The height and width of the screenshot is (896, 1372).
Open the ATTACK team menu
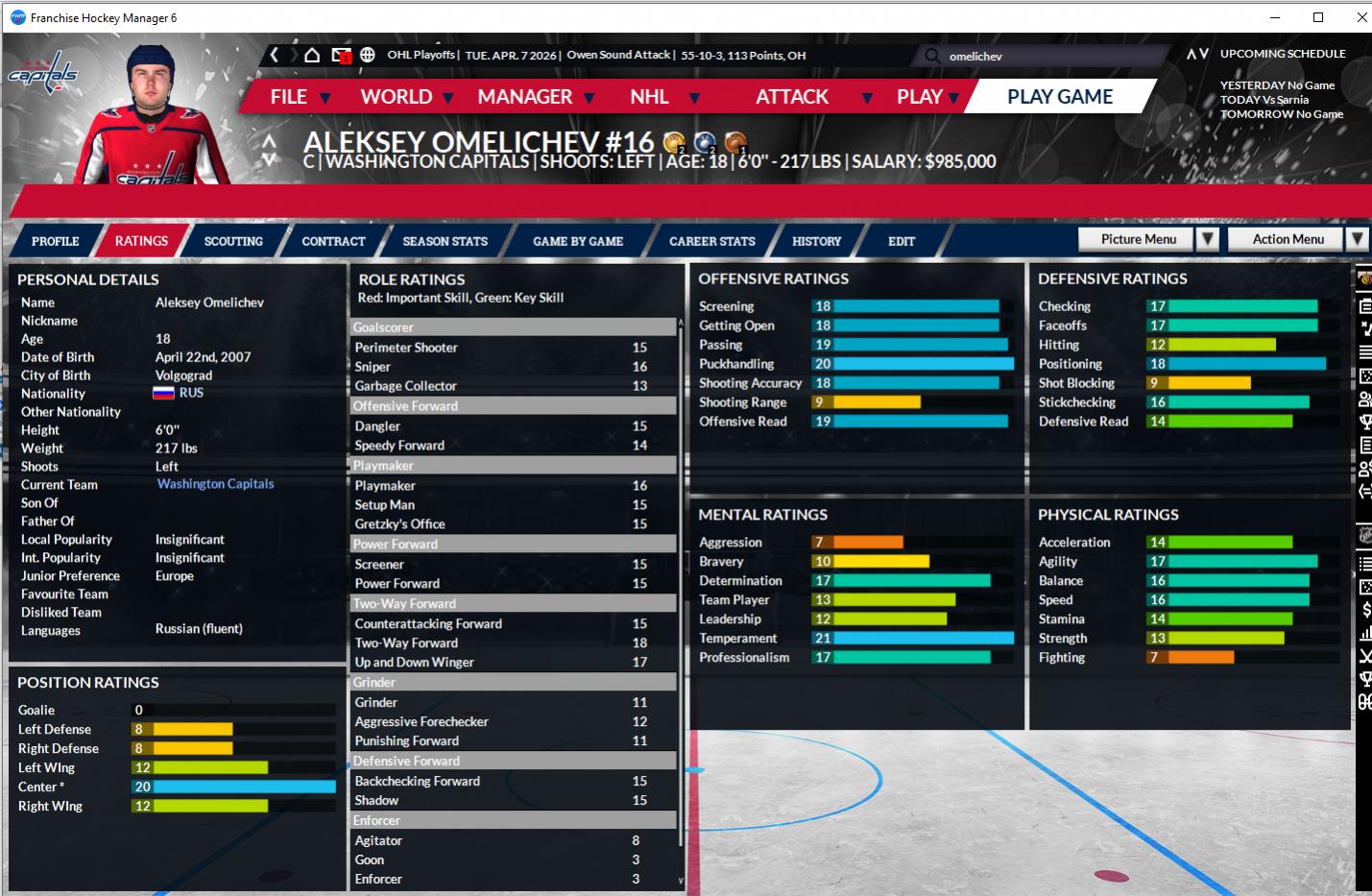point(792,97)
